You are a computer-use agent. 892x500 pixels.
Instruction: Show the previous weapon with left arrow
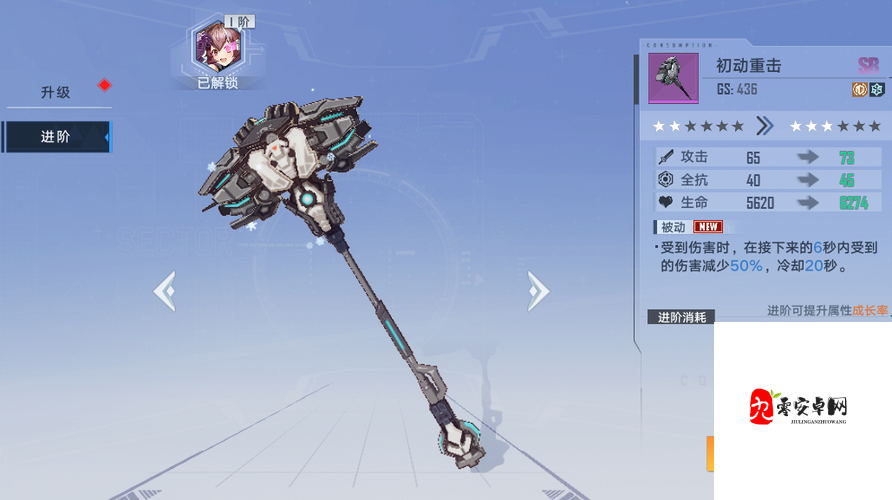164,291
